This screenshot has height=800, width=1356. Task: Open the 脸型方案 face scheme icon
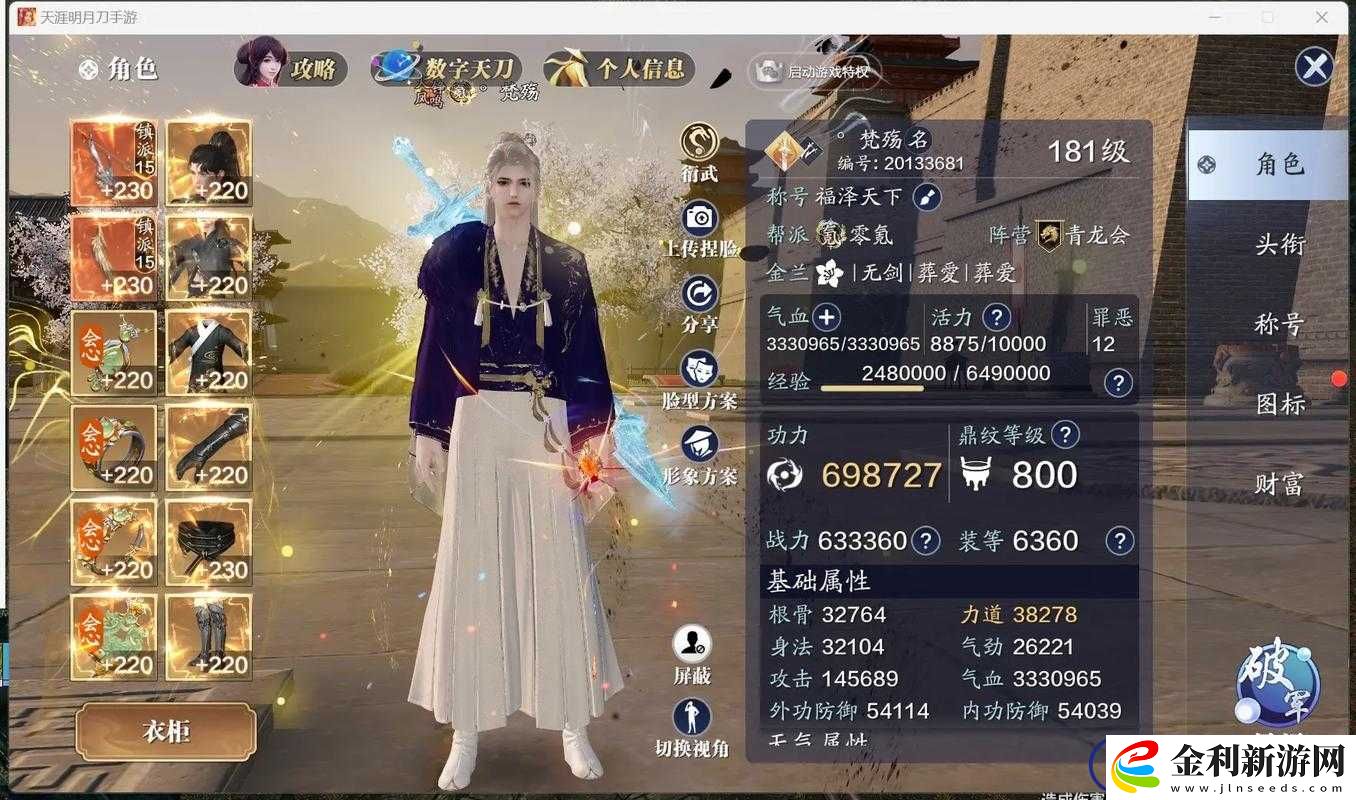698,367
